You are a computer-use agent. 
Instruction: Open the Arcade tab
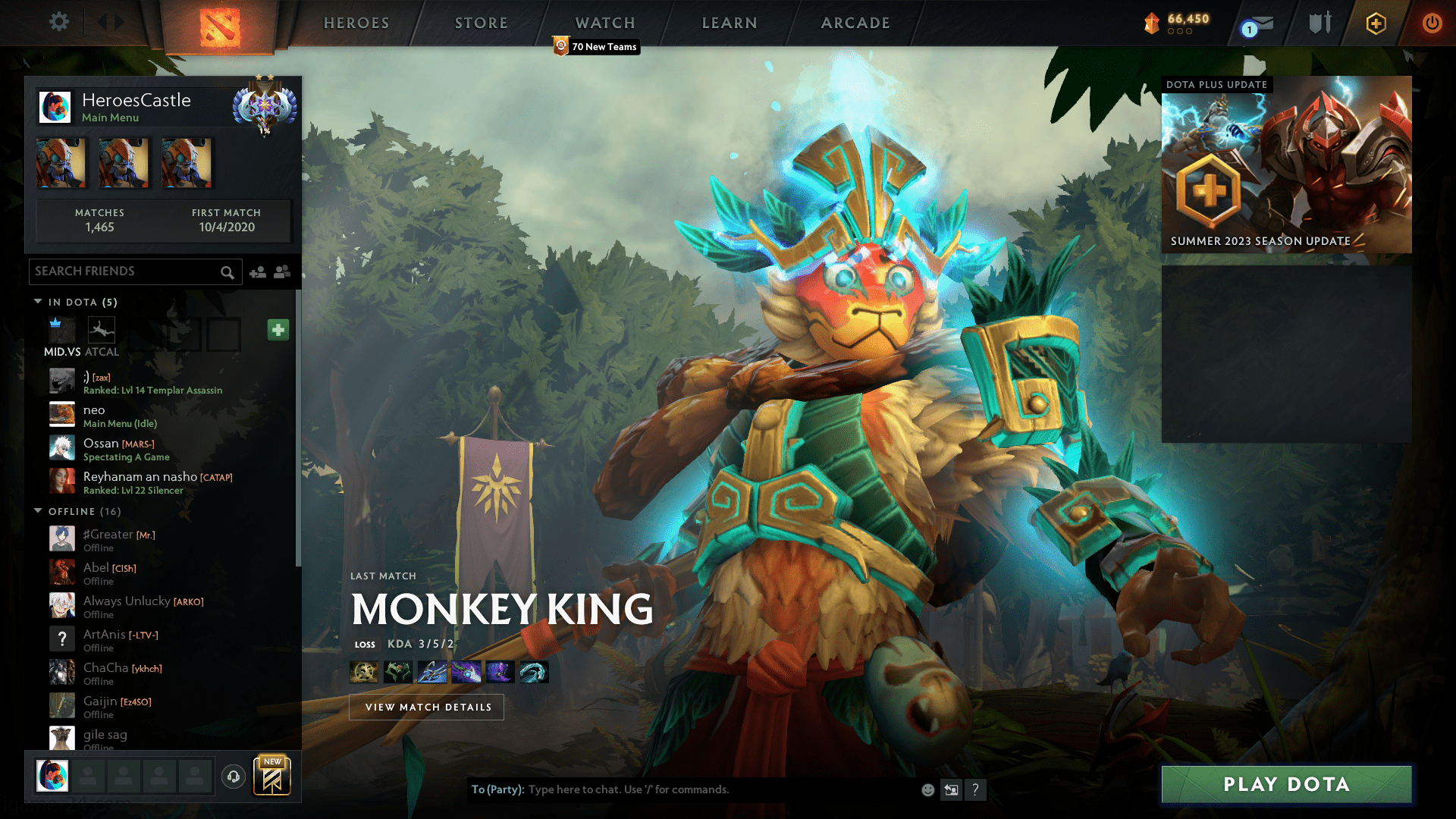click(x=855, y=23)
